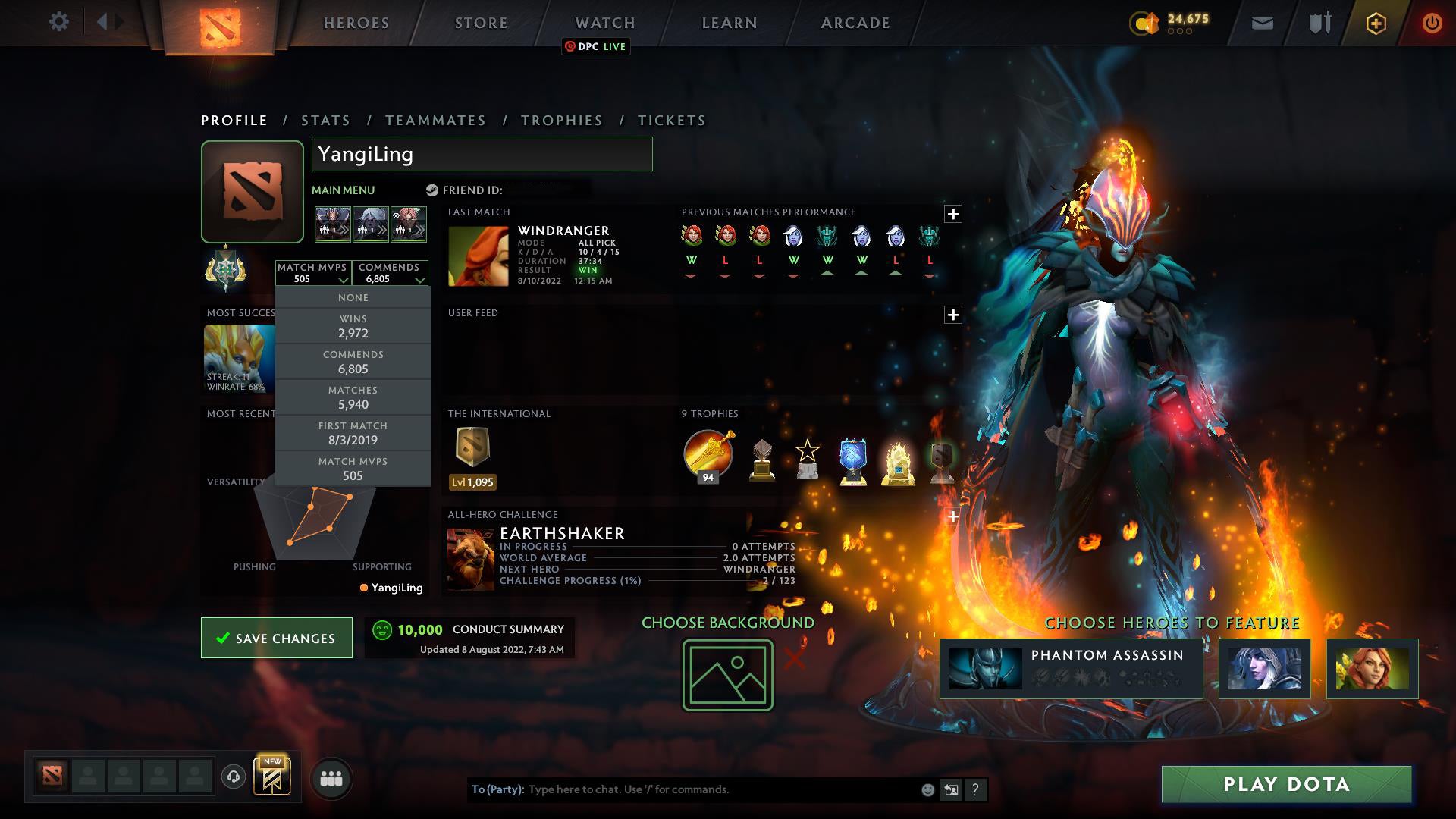Quit the game with the power button
The height and width of the screenshot is (819, 1456).
(x=1432, y=23)
